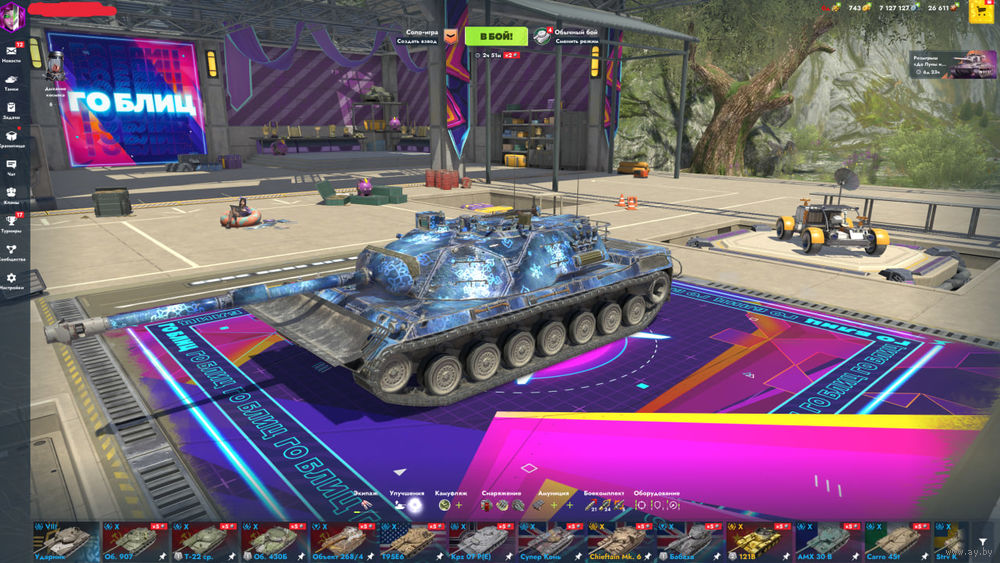Open the Новости news section
This screenshot has height=563, width=1000.
(x=12, y=51)
